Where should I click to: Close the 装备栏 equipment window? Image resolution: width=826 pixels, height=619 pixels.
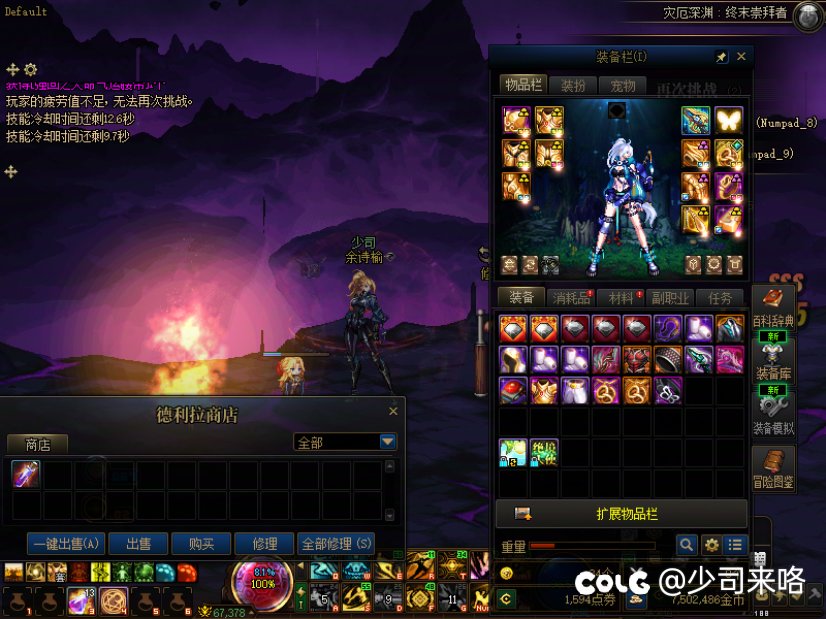pyautogui.click(x=741, y=57)
